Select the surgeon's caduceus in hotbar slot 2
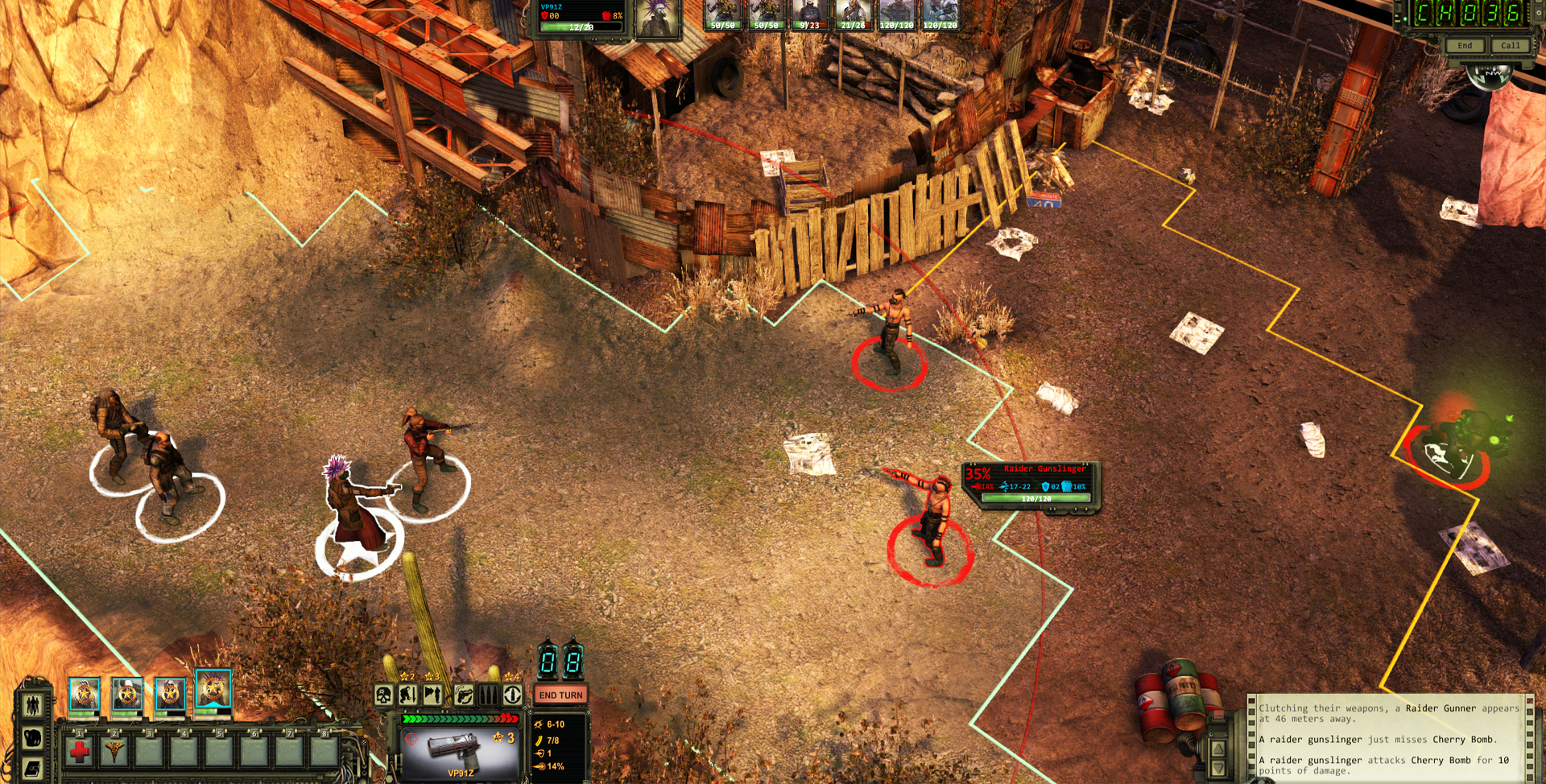 click(x=115, y=752)
